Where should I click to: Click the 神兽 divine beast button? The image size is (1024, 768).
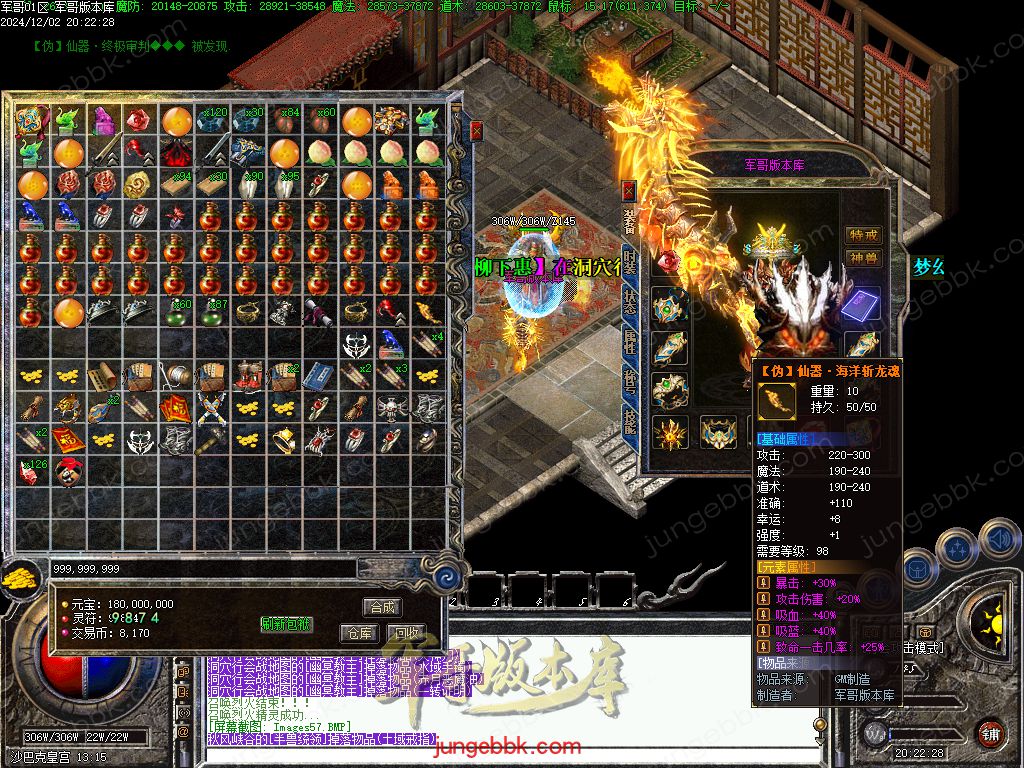(x=863, y=259)
